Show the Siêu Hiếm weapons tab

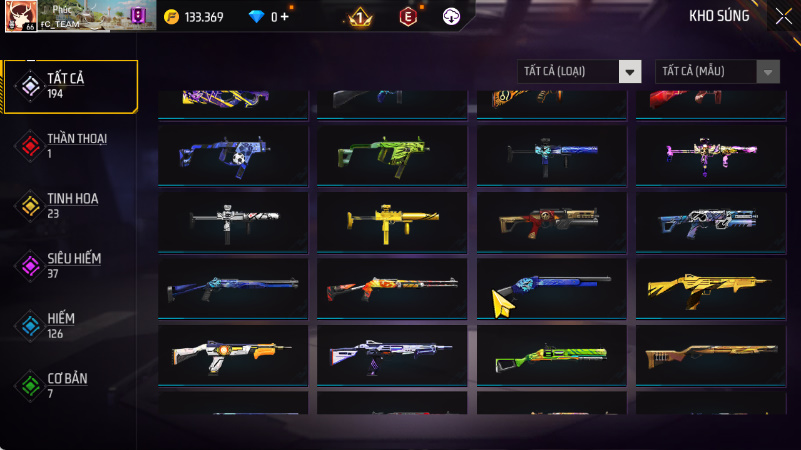(70, 265)
